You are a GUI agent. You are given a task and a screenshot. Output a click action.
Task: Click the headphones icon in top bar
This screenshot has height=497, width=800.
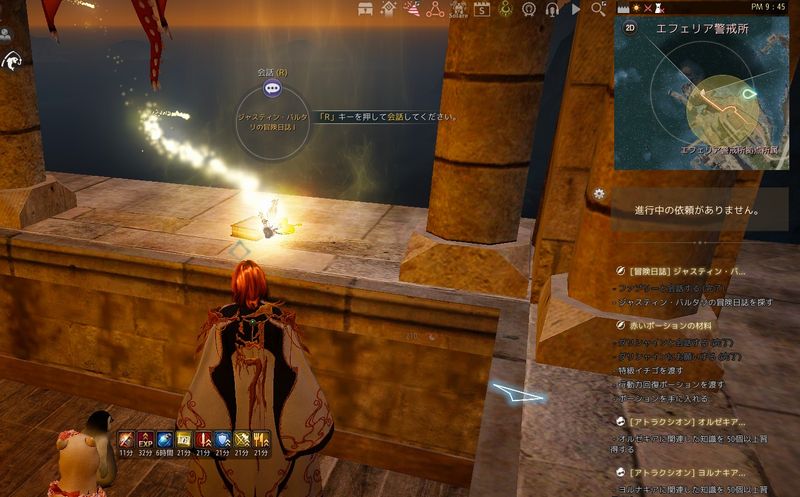coord(553,9)
